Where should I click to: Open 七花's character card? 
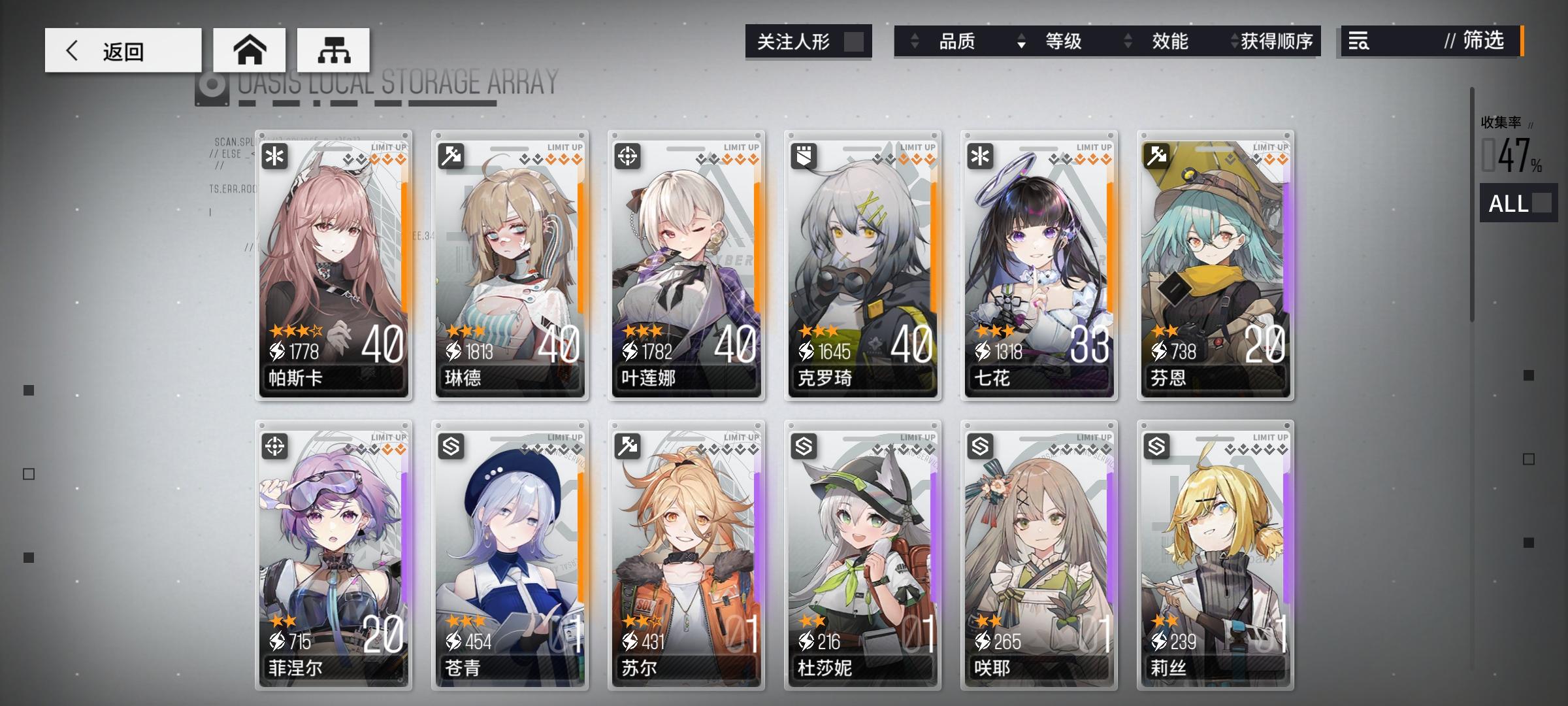point(1039,261)
